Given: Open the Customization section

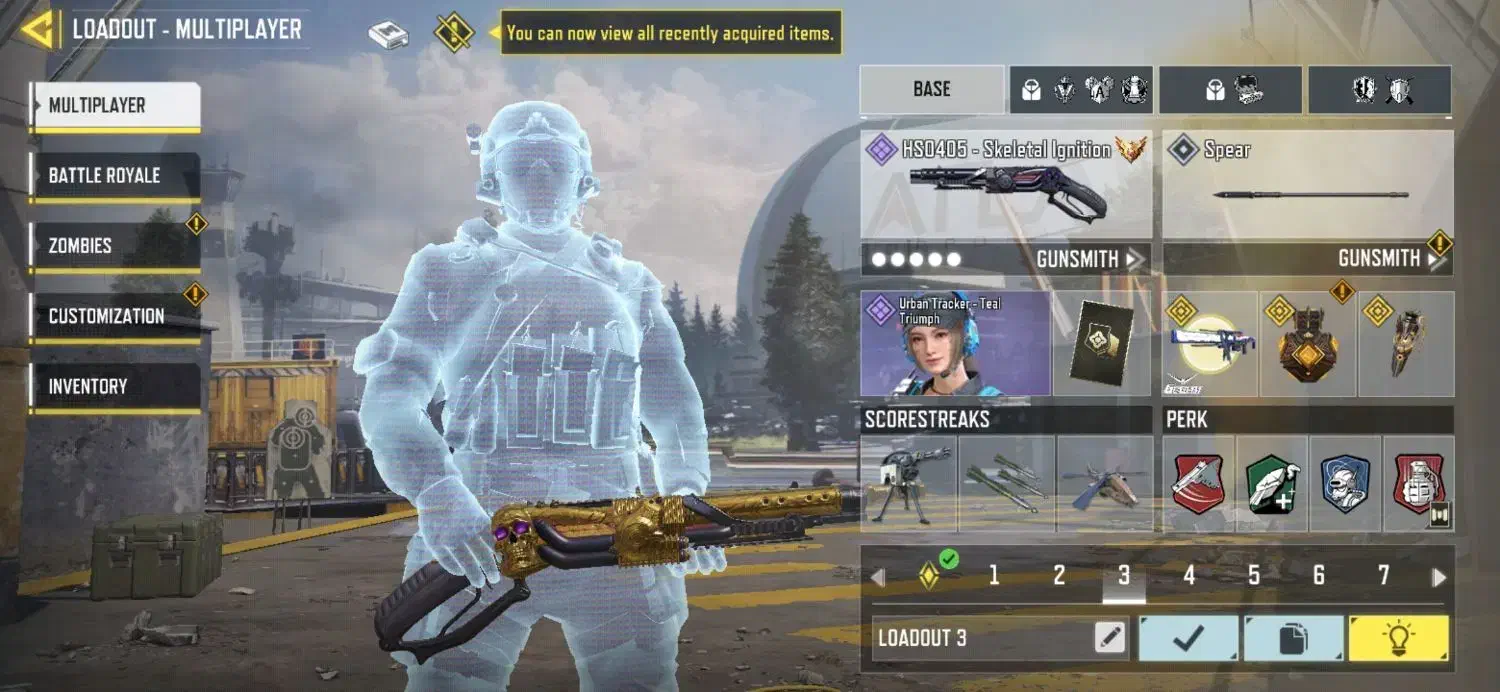Looking at the screenshot, I should click(x=114, y=316).
